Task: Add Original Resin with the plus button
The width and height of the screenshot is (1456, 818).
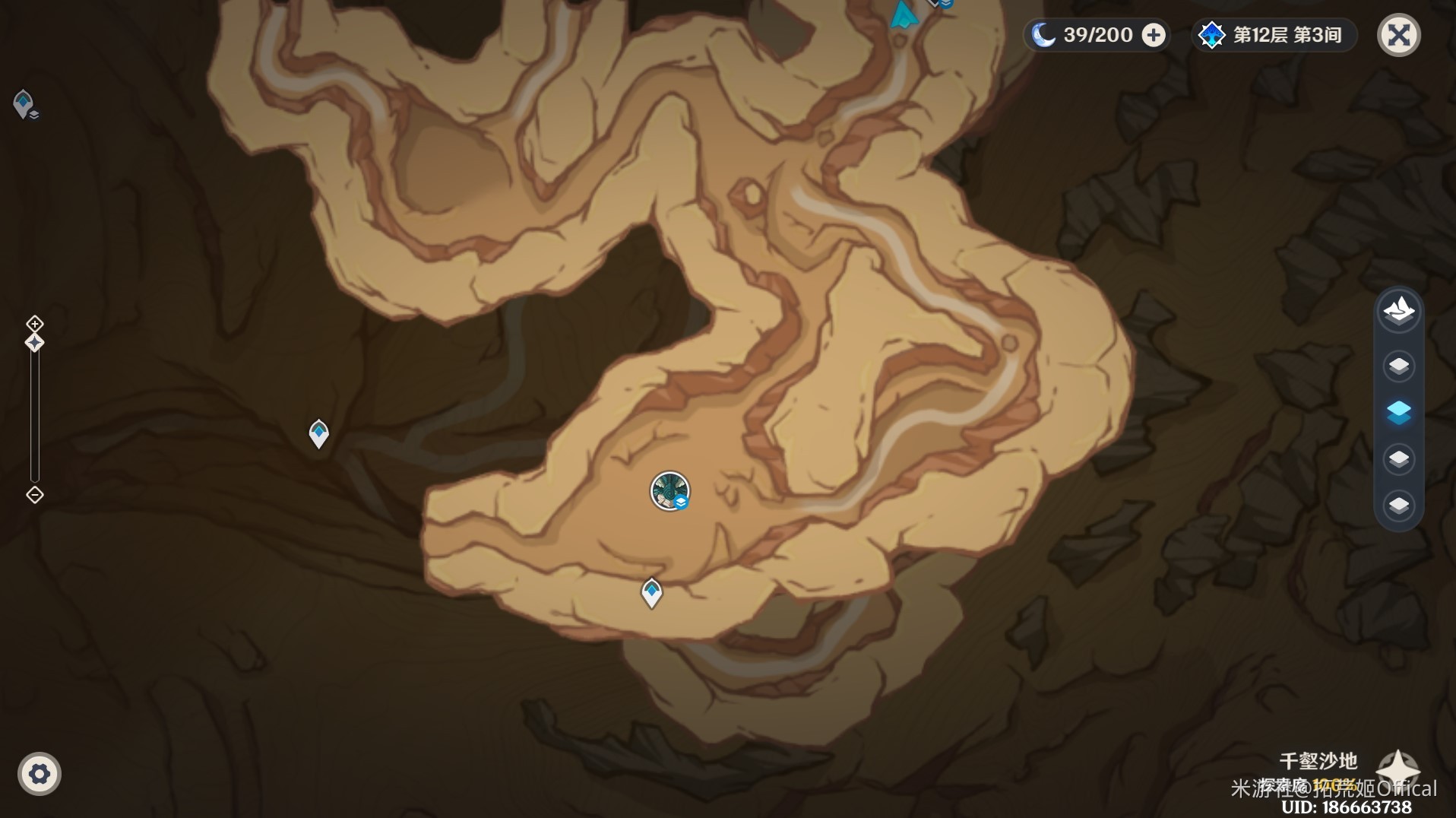Action: pyautogui.click(x=1154, y=35)
